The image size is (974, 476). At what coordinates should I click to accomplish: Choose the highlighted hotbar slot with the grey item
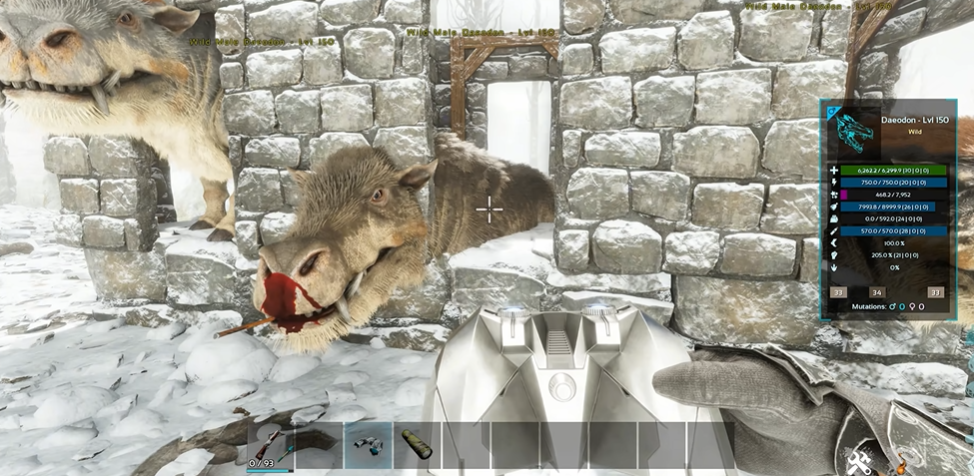click(x=368, y=444)
